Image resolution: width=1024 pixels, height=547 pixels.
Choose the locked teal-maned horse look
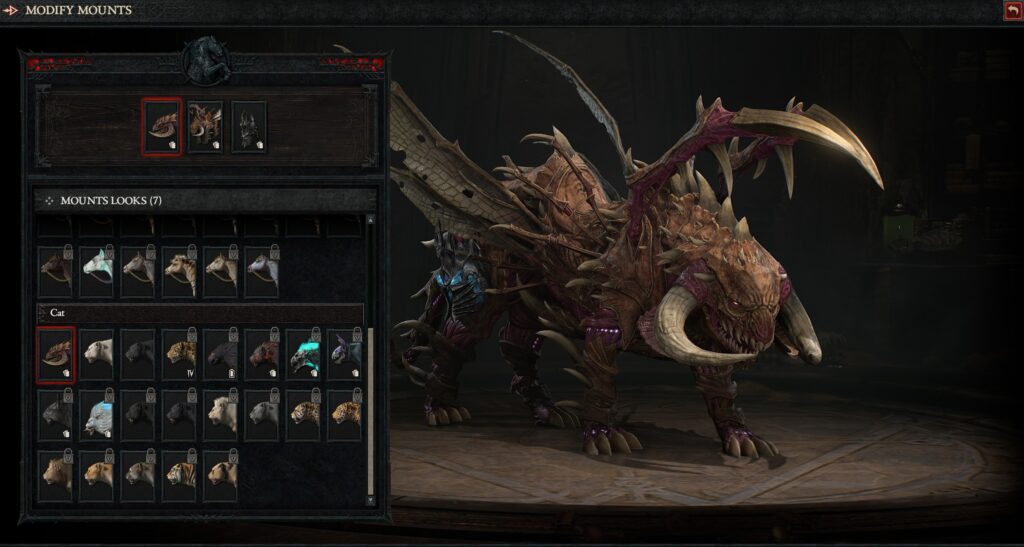click(98, 271)
